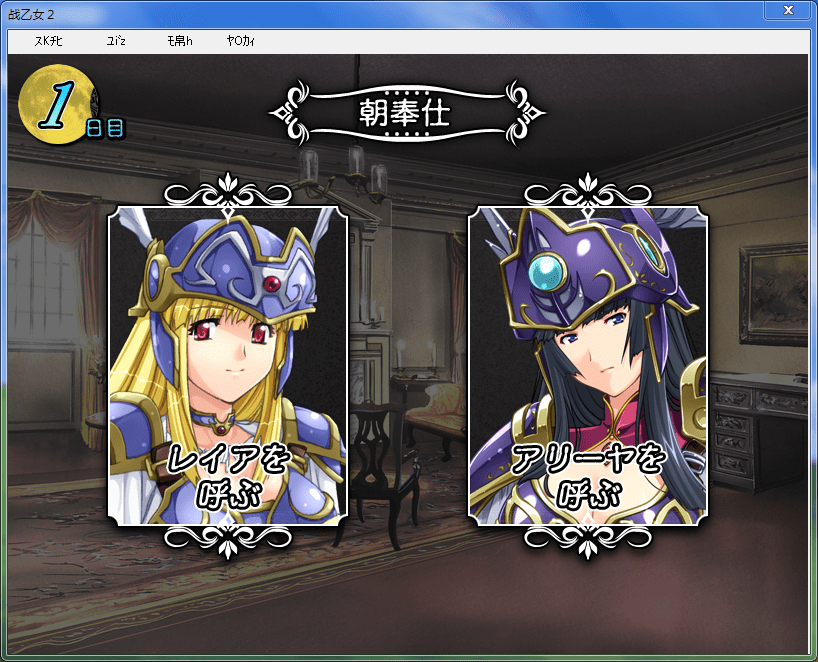
Task: Choose the レイアを呼ぶ blonde valkyrie card
Action: (x=228, y=366)
